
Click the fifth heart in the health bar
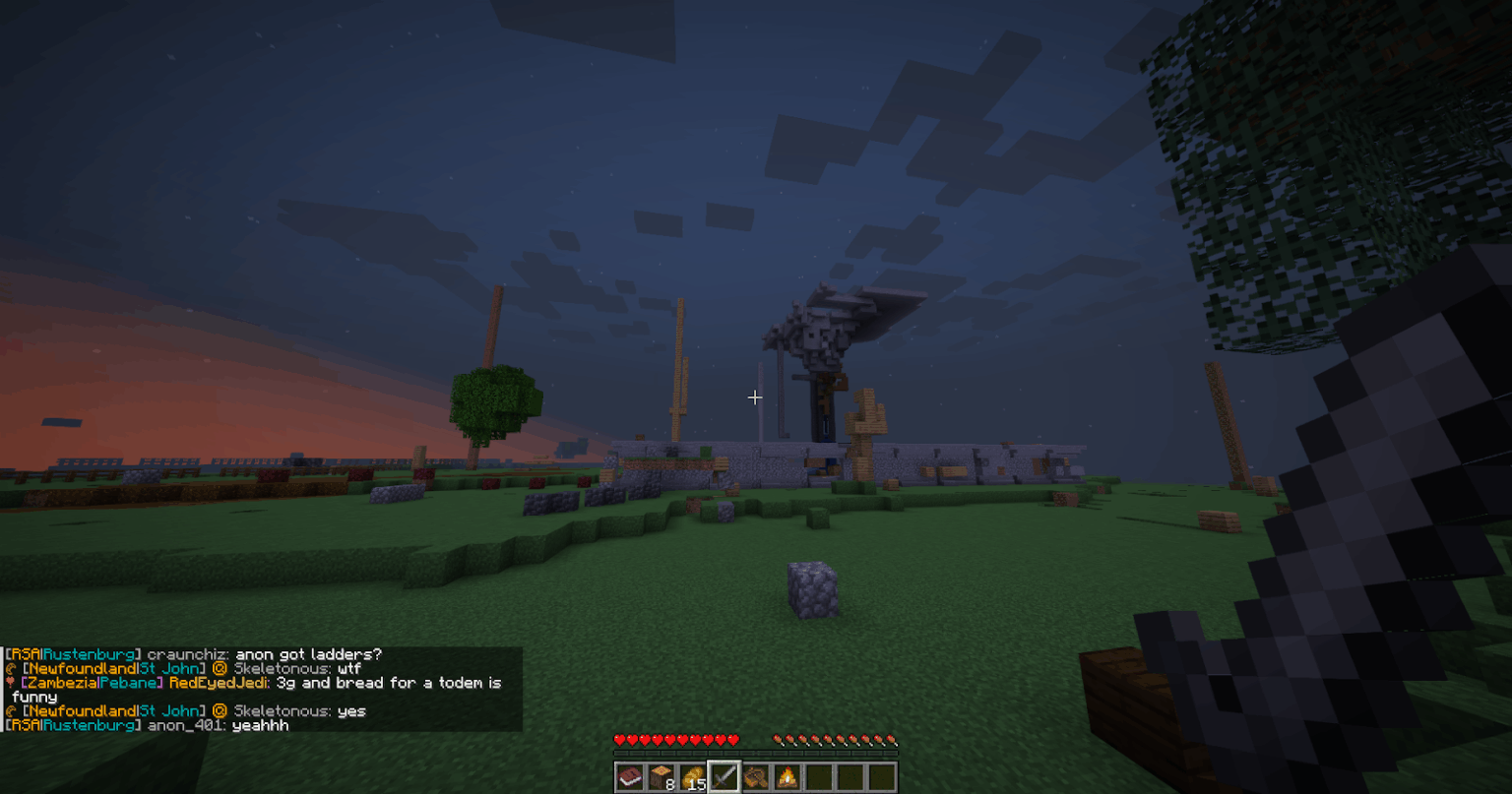point(670,739)
